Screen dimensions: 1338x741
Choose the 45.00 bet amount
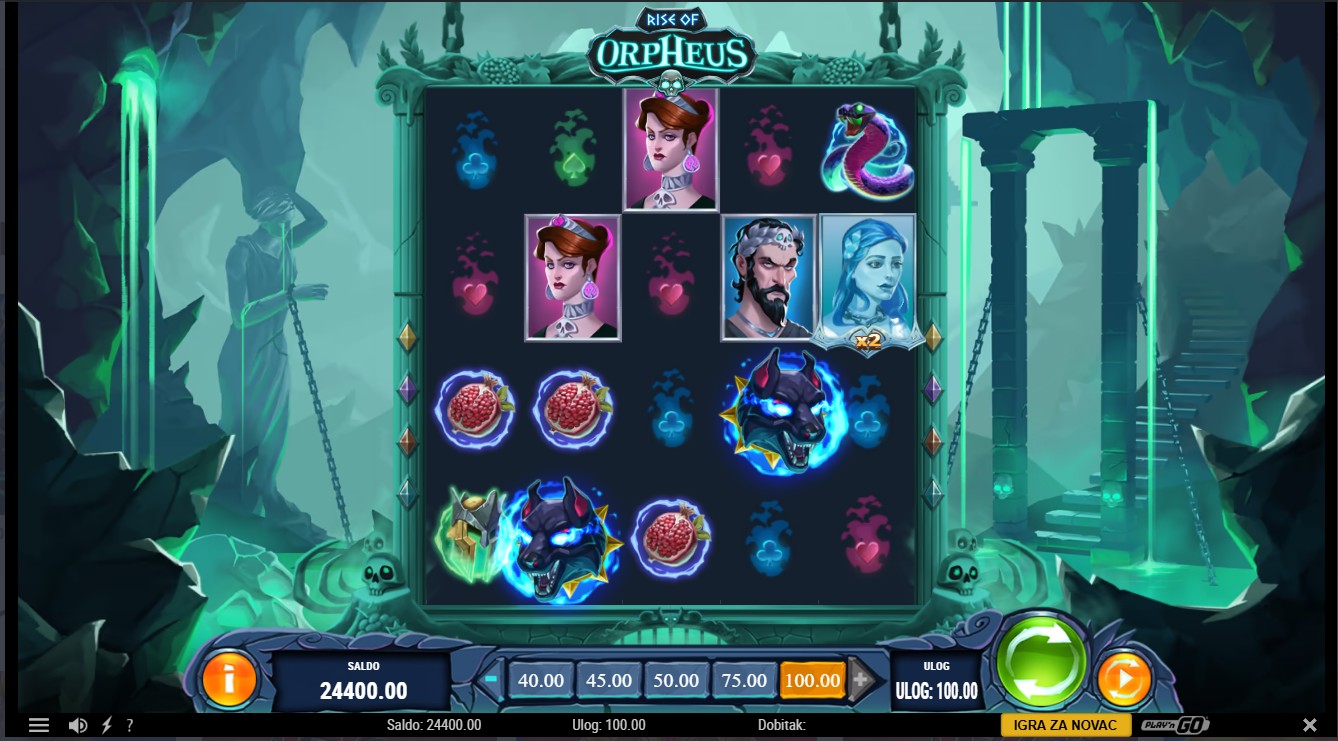click(609, 680)
